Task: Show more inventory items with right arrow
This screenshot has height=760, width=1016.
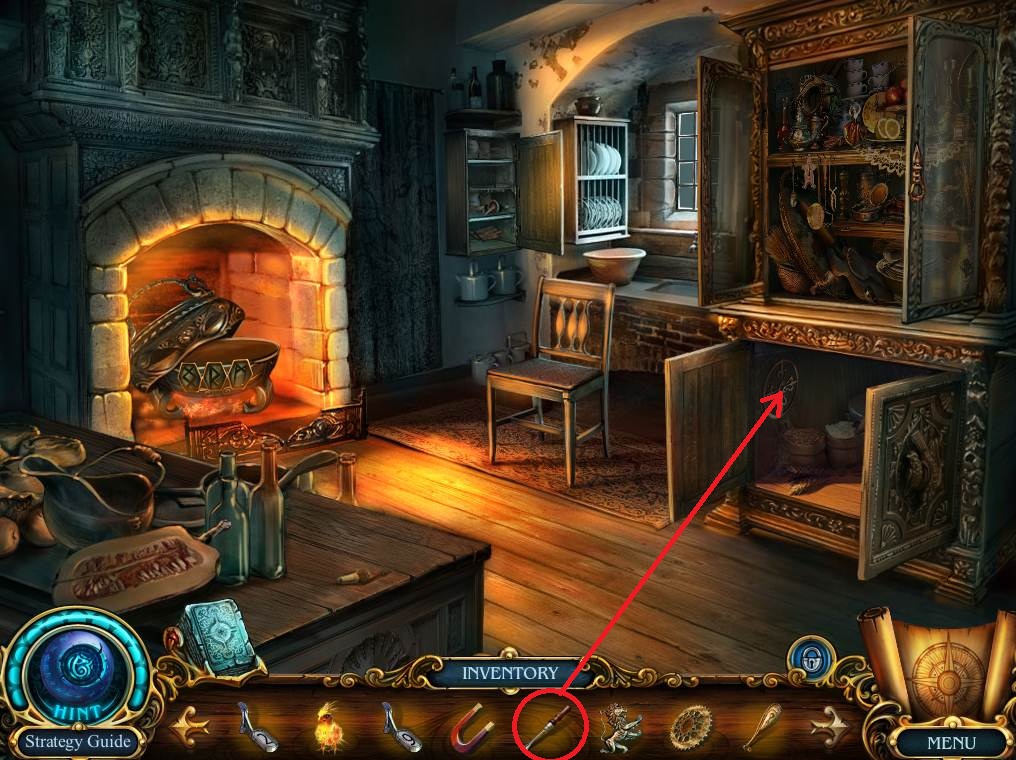Action: pos(837,726)
